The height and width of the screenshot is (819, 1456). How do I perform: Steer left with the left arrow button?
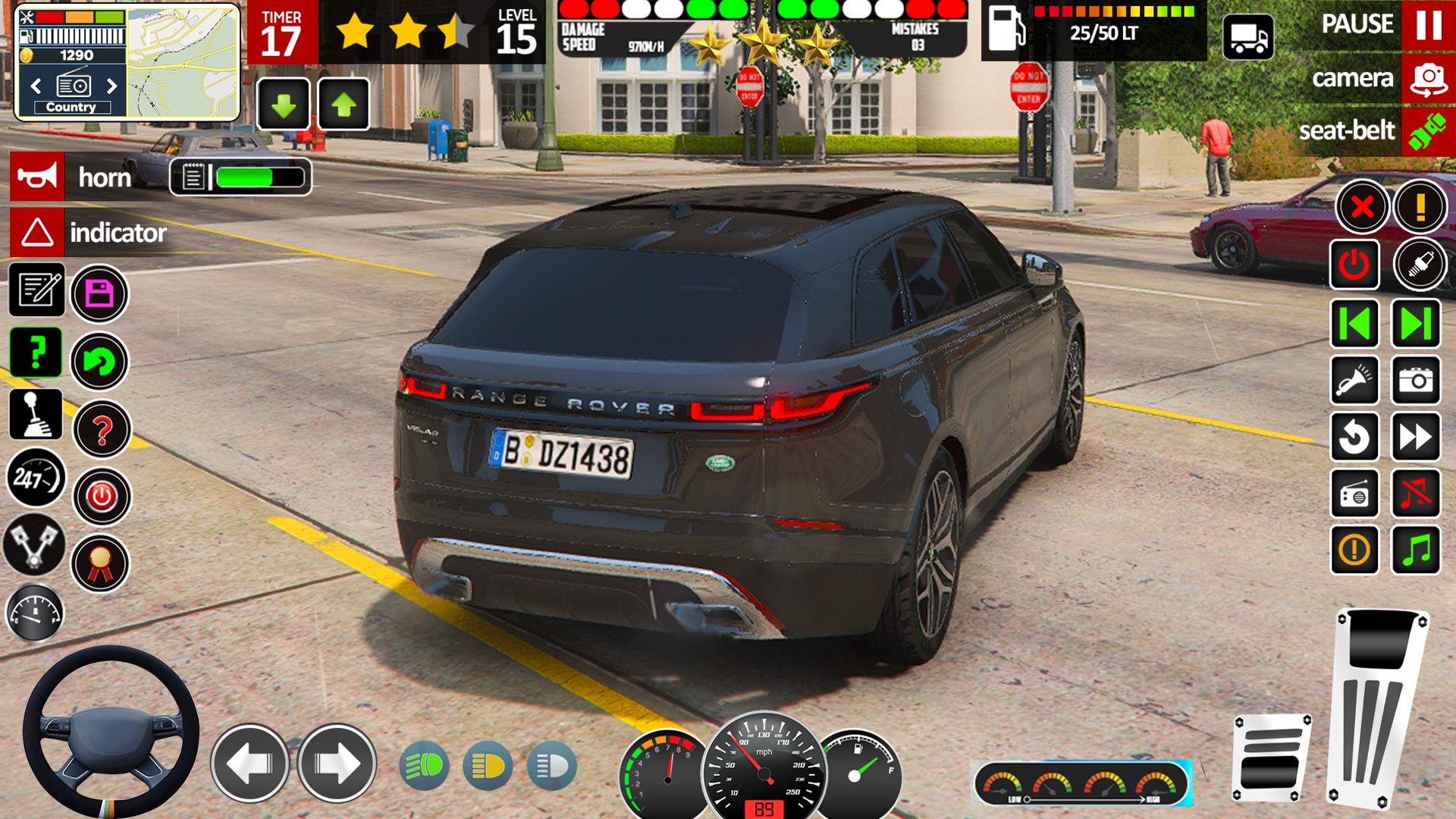point(249,763)
